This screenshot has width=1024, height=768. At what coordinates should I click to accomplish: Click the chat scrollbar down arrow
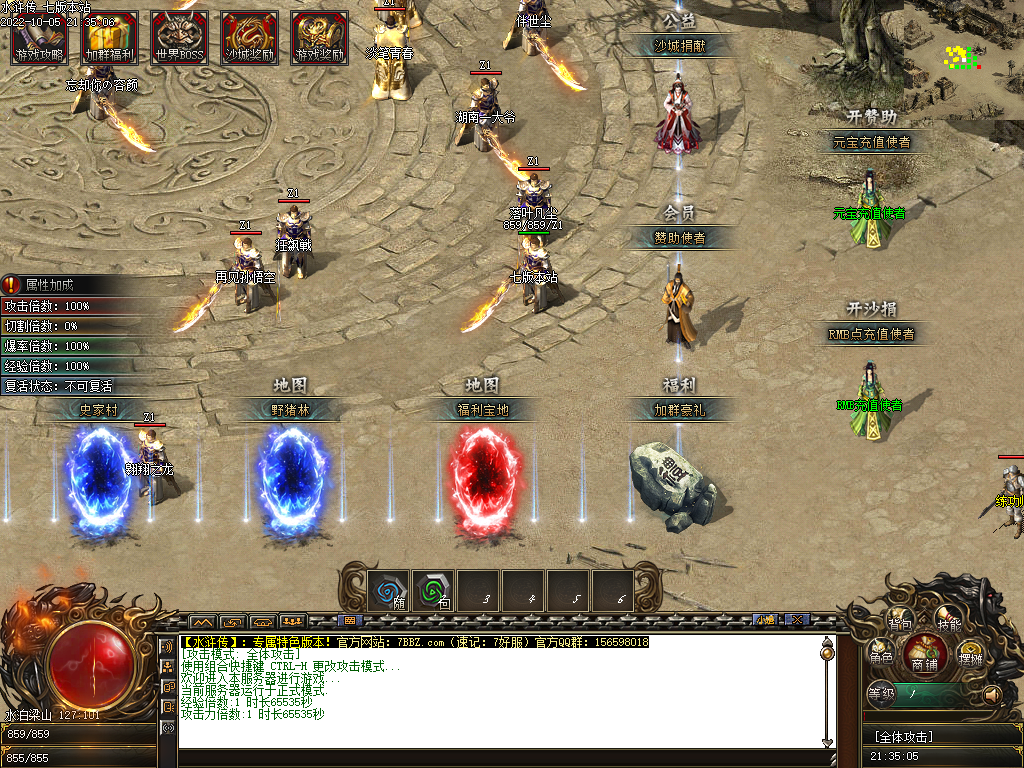coord(827,741)
